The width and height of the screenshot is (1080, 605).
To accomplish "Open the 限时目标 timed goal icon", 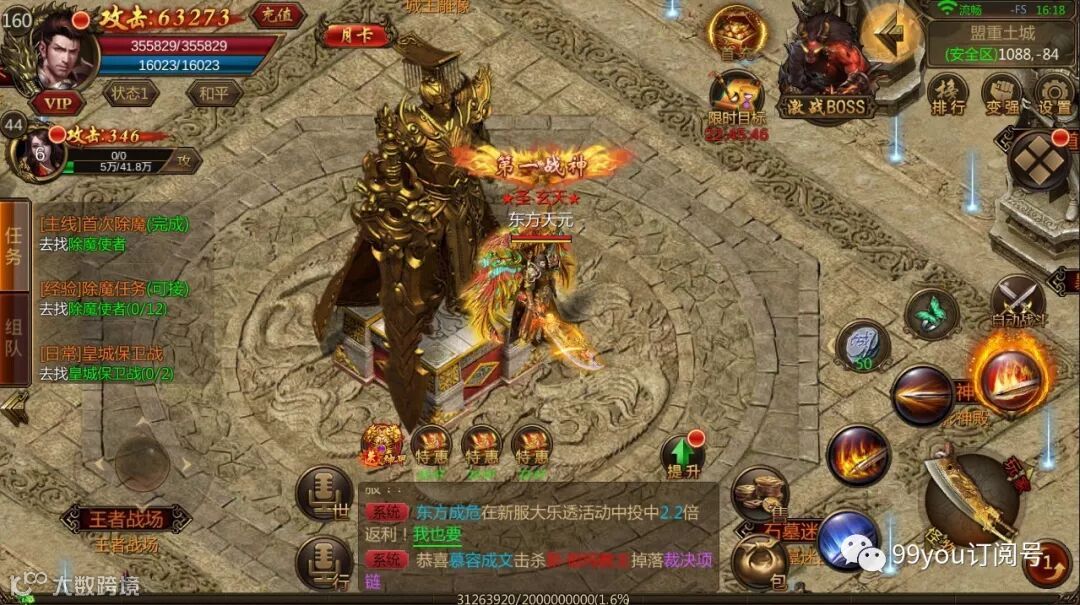I will pyautogui.click(x=737, y=103).
